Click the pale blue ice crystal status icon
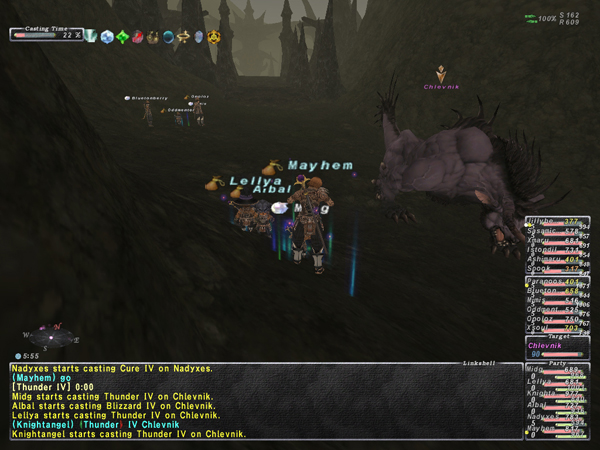600x450 pixels. point(106,37)
